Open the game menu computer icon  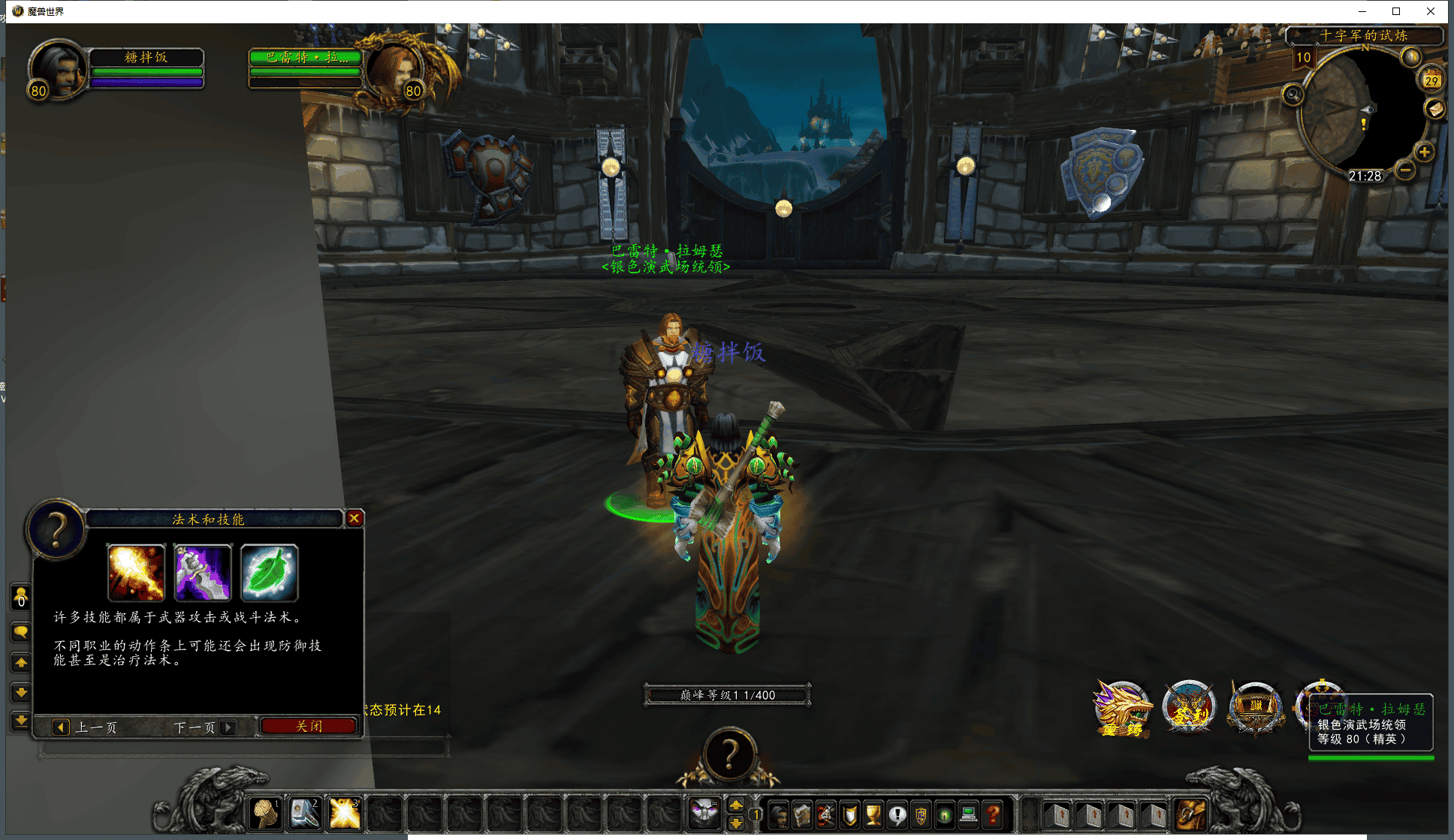point(970,814)
